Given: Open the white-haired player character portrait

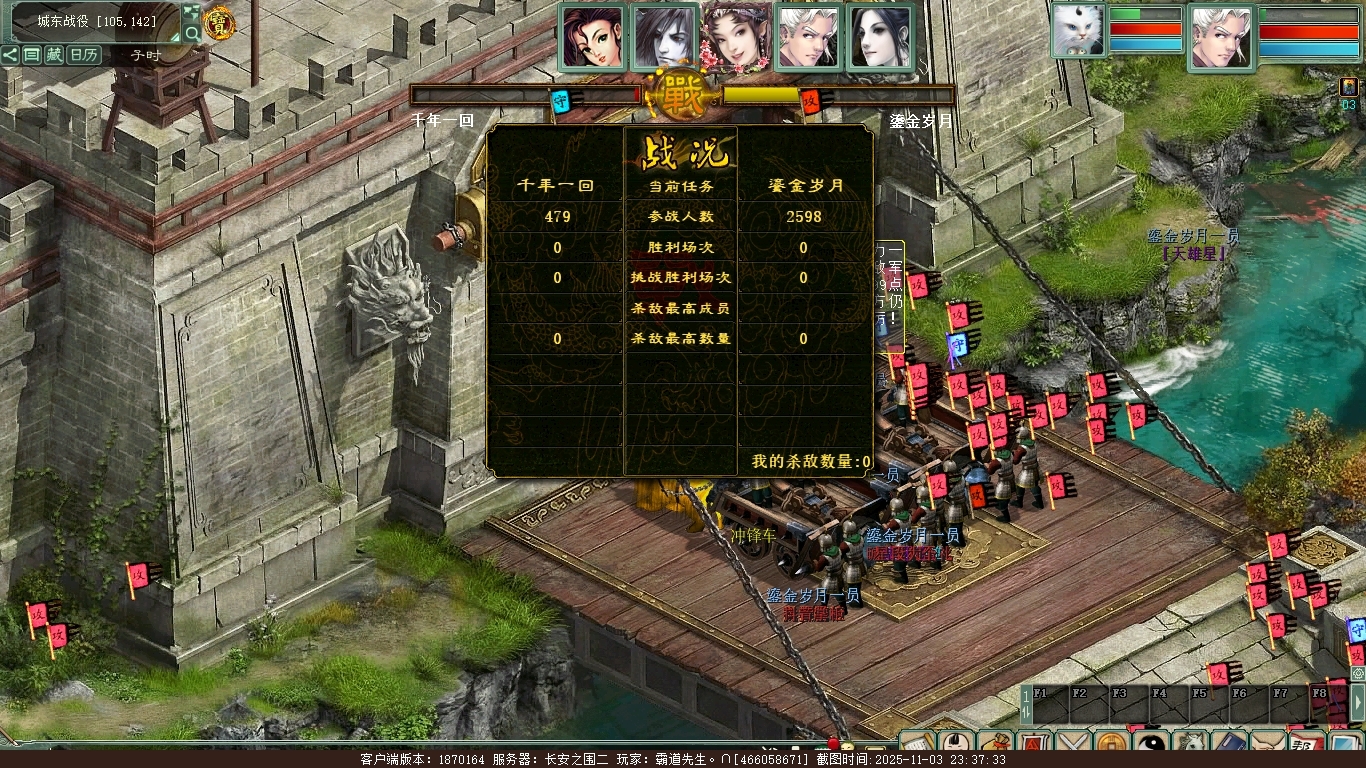Looking at the screenshot, I should point(1222,37).
